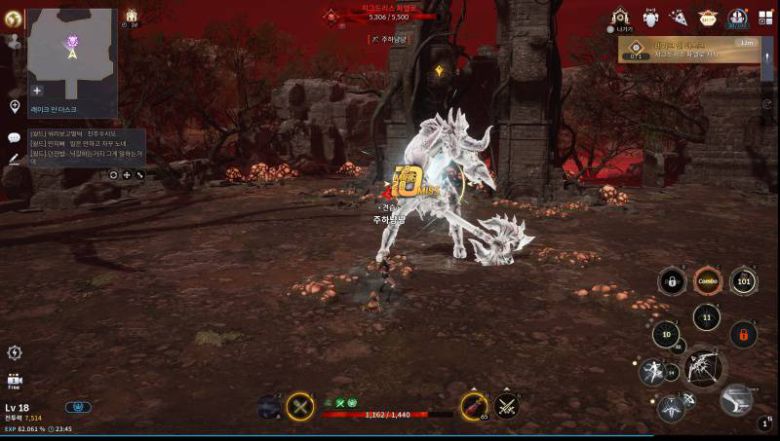Open the settings gear icon
This screenshot has height=441, width=780.
coord(14,352)
